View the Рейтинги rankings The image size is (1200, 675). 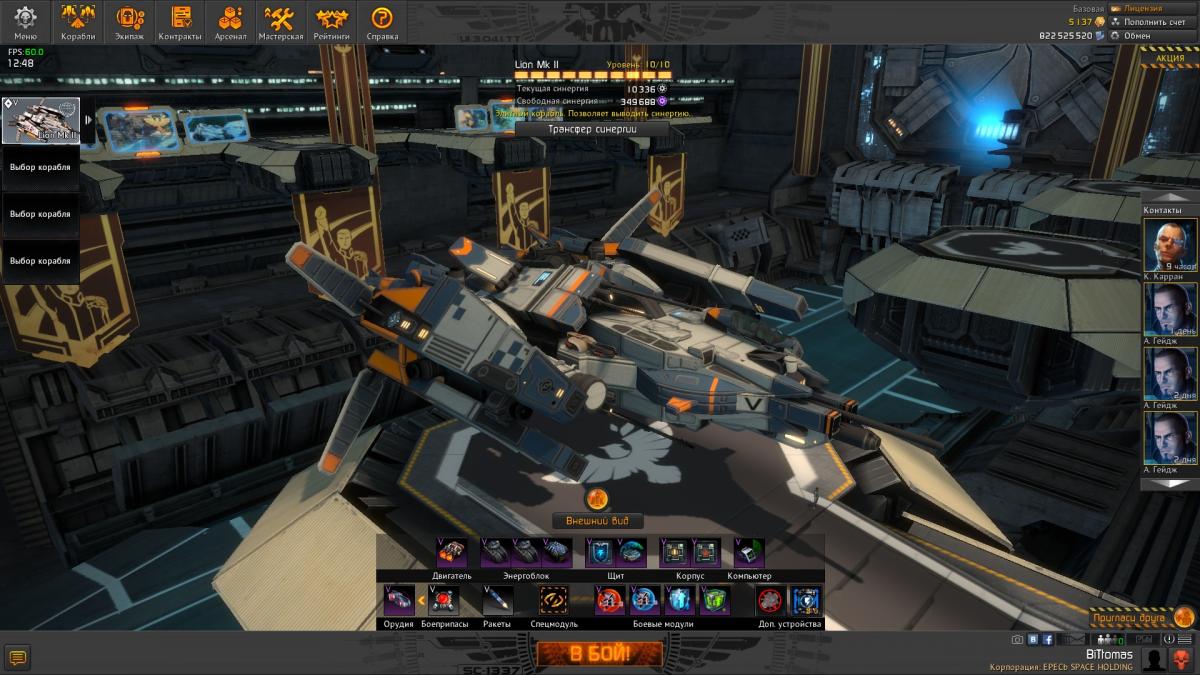(332, 22)
